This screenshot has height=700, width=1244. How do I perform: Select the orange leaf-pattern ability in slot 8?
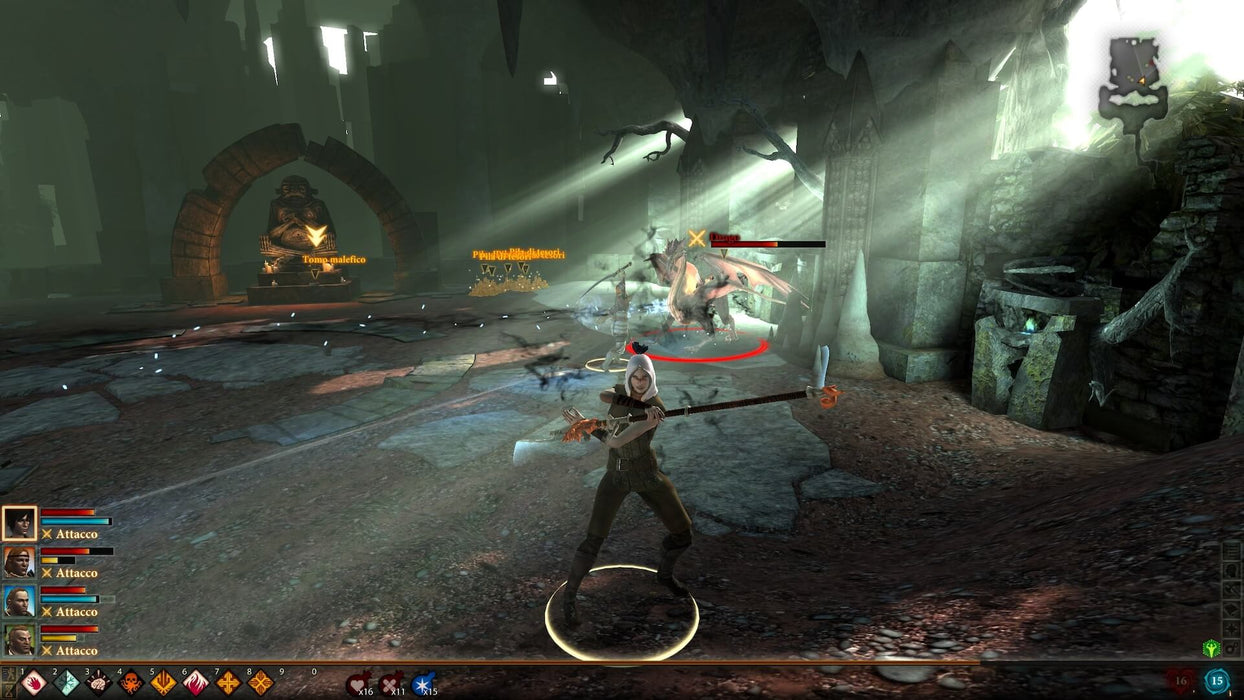click(260, 683)
